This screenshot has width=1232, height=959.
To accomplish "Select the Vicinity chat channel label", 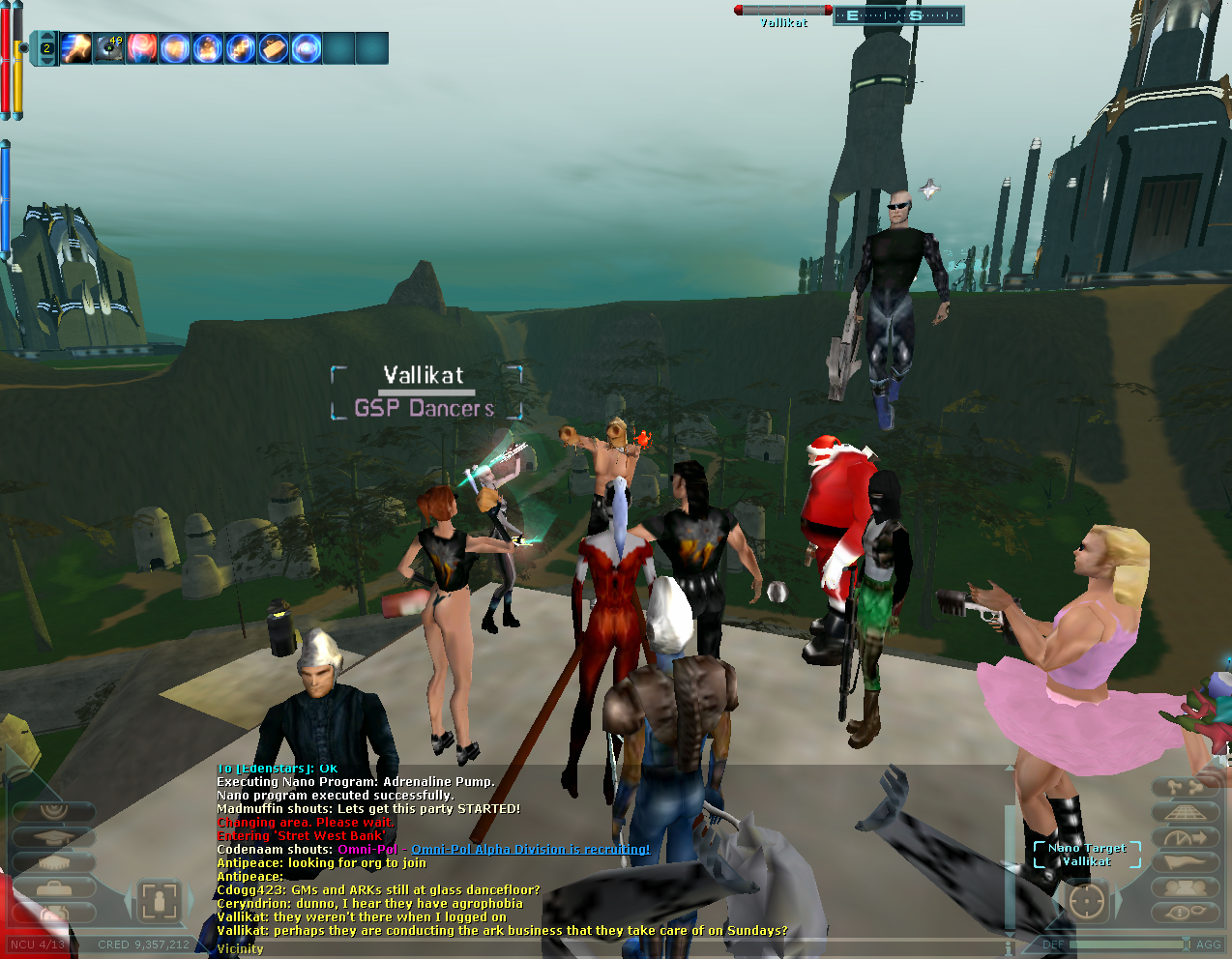I will 240,949.
